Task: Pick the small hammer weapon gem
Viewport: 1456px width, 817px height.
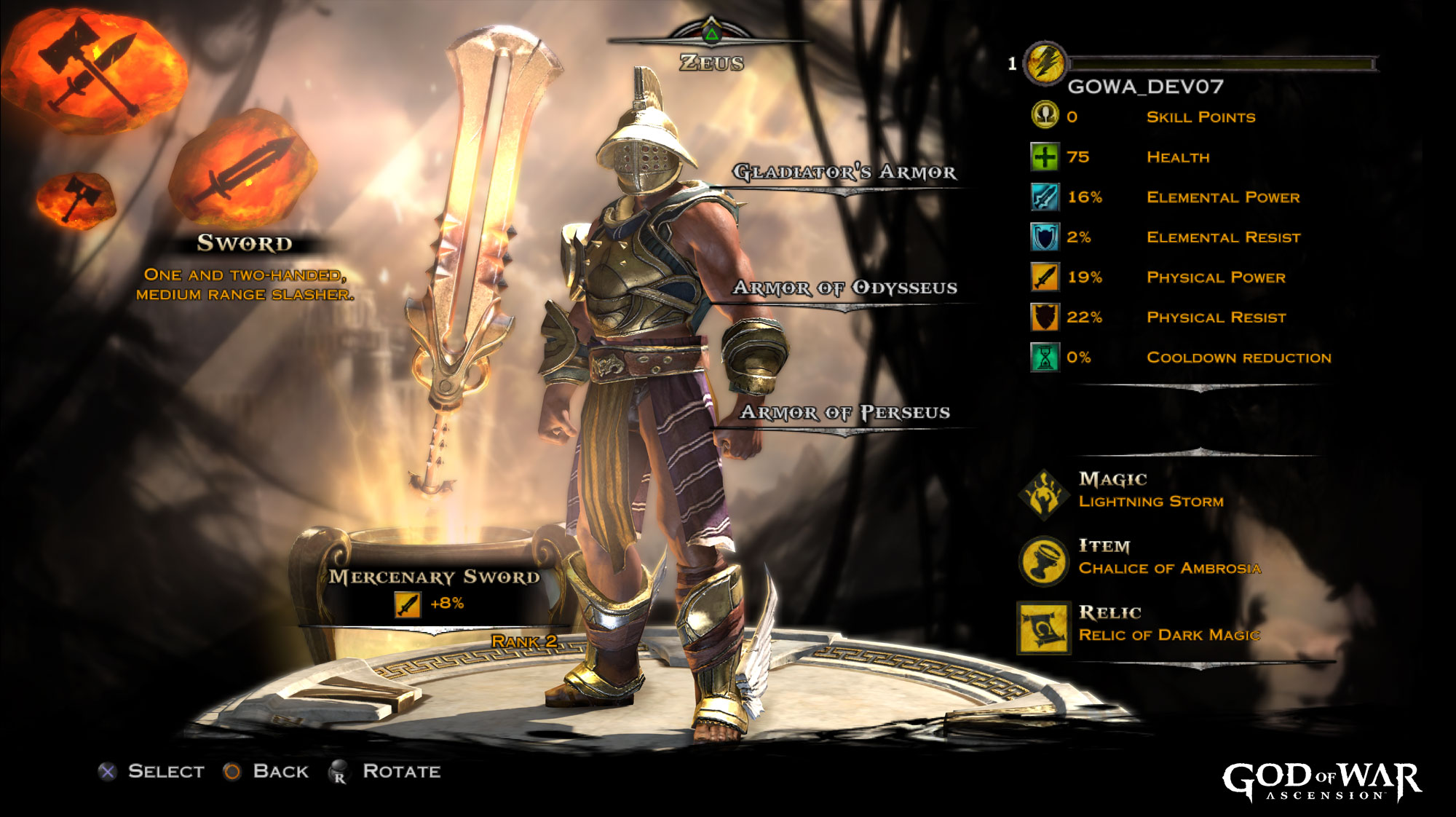Action: pos(76,198)
